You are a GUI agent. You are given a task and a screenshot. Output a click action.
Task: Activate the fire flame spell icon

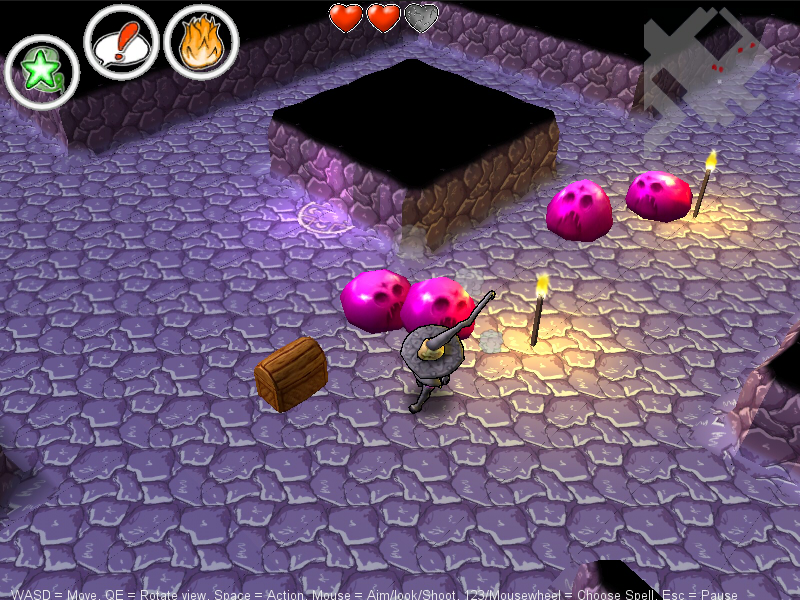(x=201, y=42)
